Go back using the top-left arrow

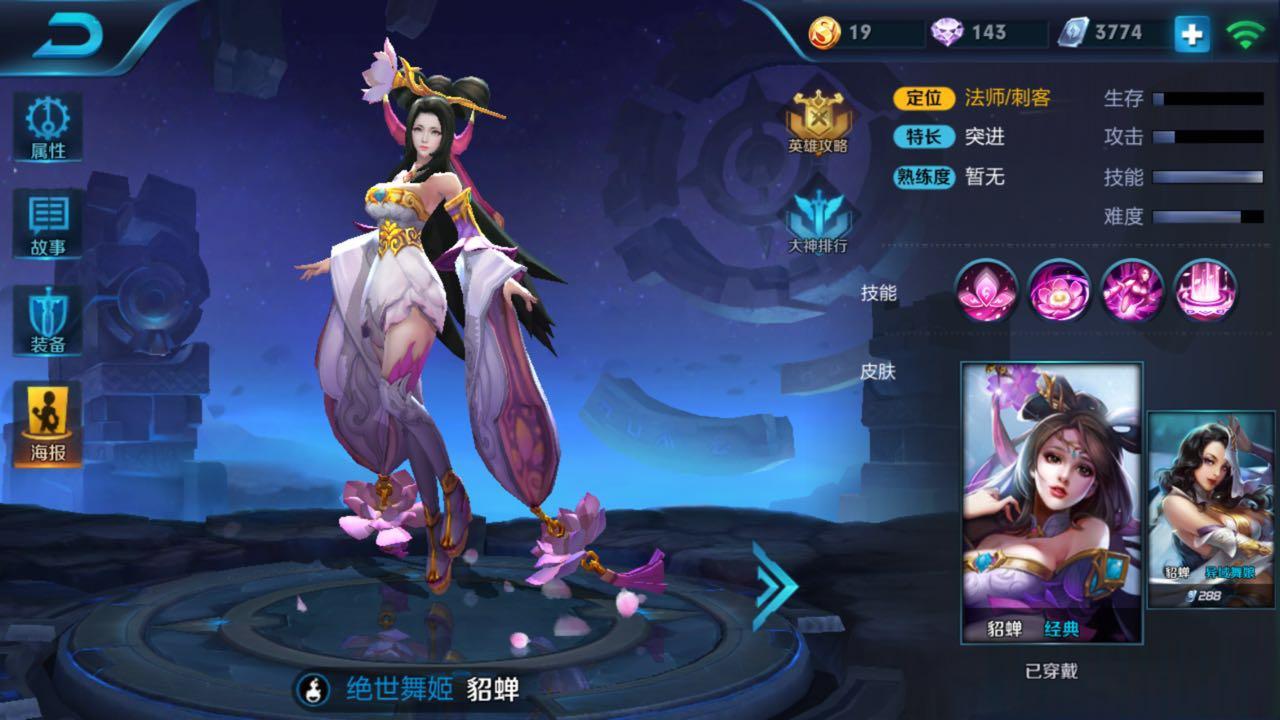point(68,36)
